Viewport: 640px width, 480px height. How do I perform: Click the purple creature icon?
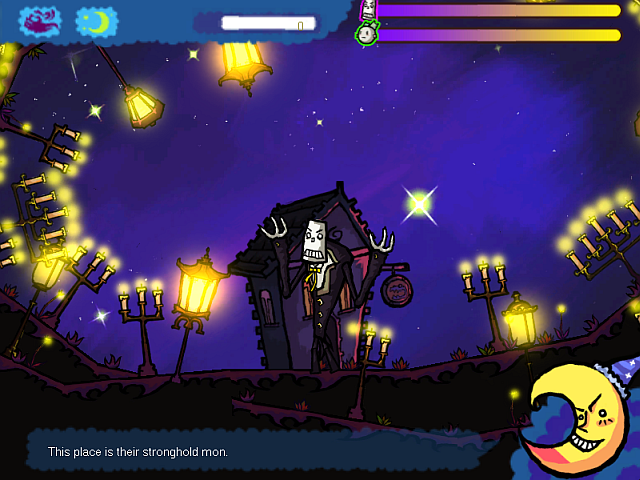39,20
